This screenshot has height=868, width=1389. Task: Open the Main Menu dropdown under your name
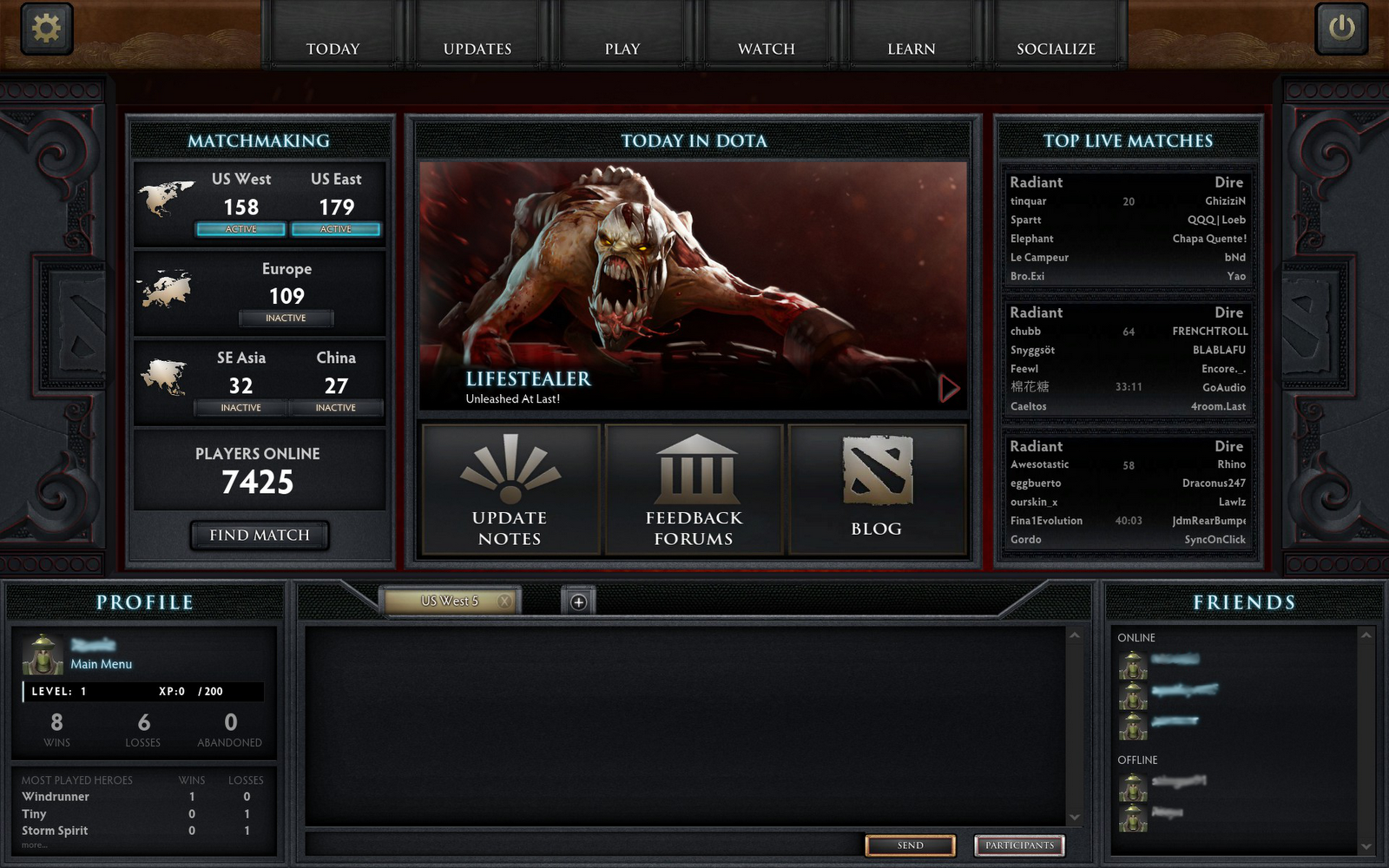pos(101,664)
